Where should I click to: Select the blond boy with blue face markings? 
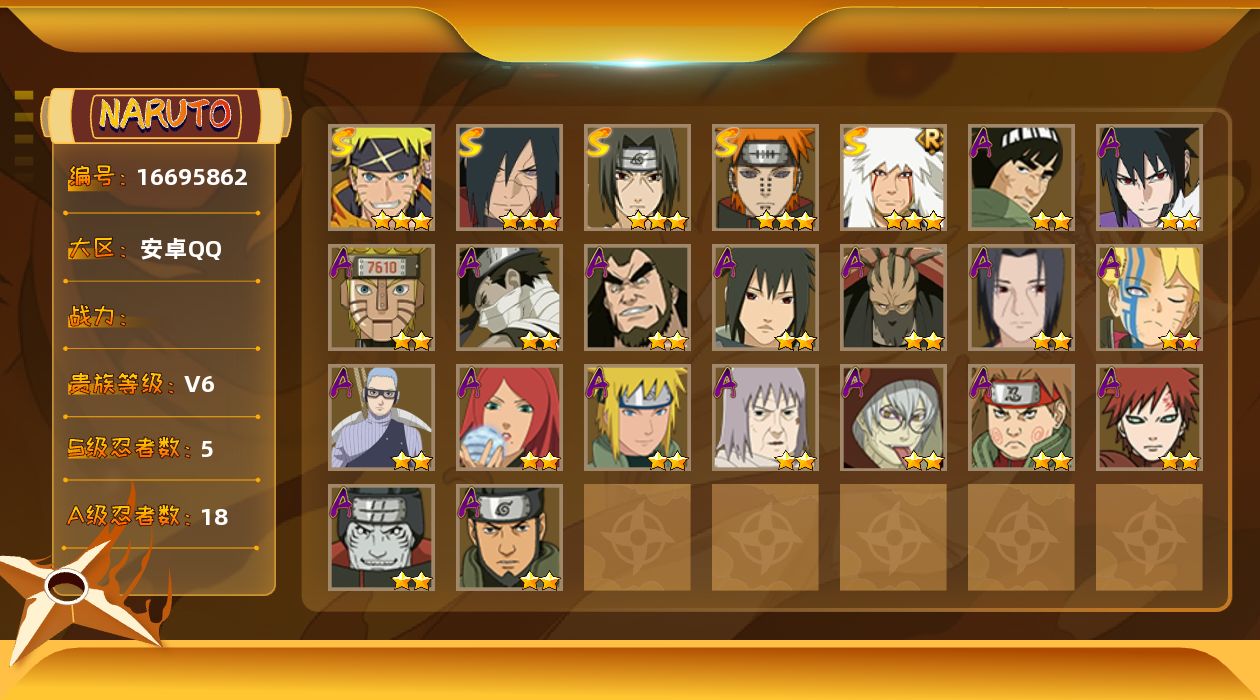[x=1149, y=298]
